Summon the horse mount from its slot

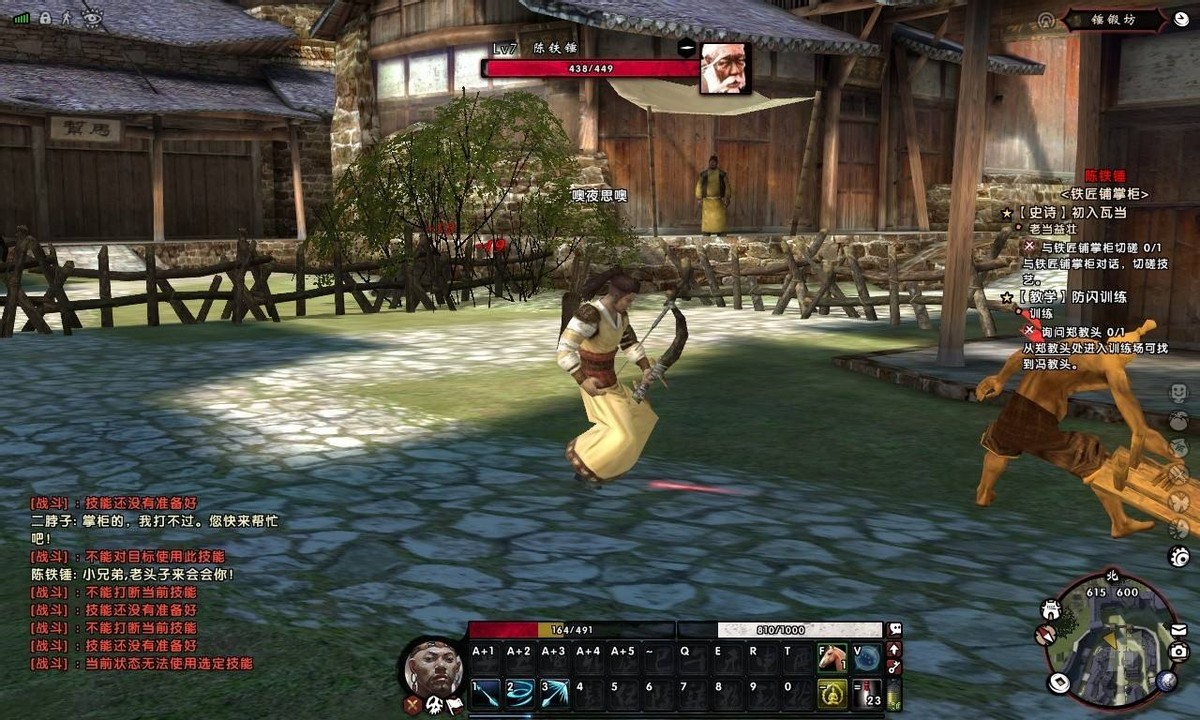(x=832, y=657)
